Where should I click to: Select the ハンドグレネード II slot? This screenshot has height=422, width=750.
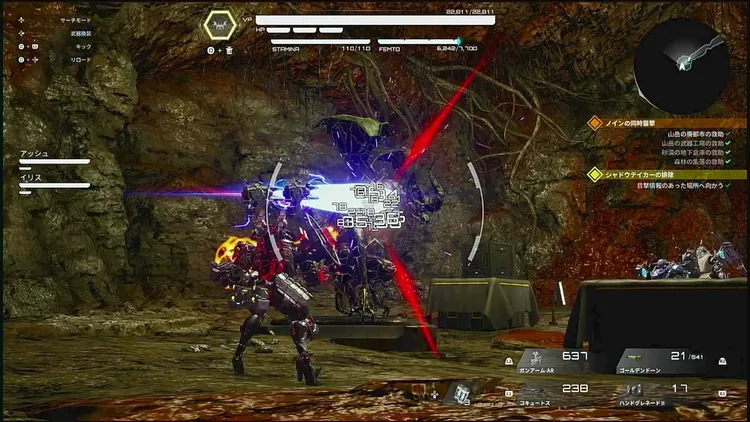tap(663, 393)
